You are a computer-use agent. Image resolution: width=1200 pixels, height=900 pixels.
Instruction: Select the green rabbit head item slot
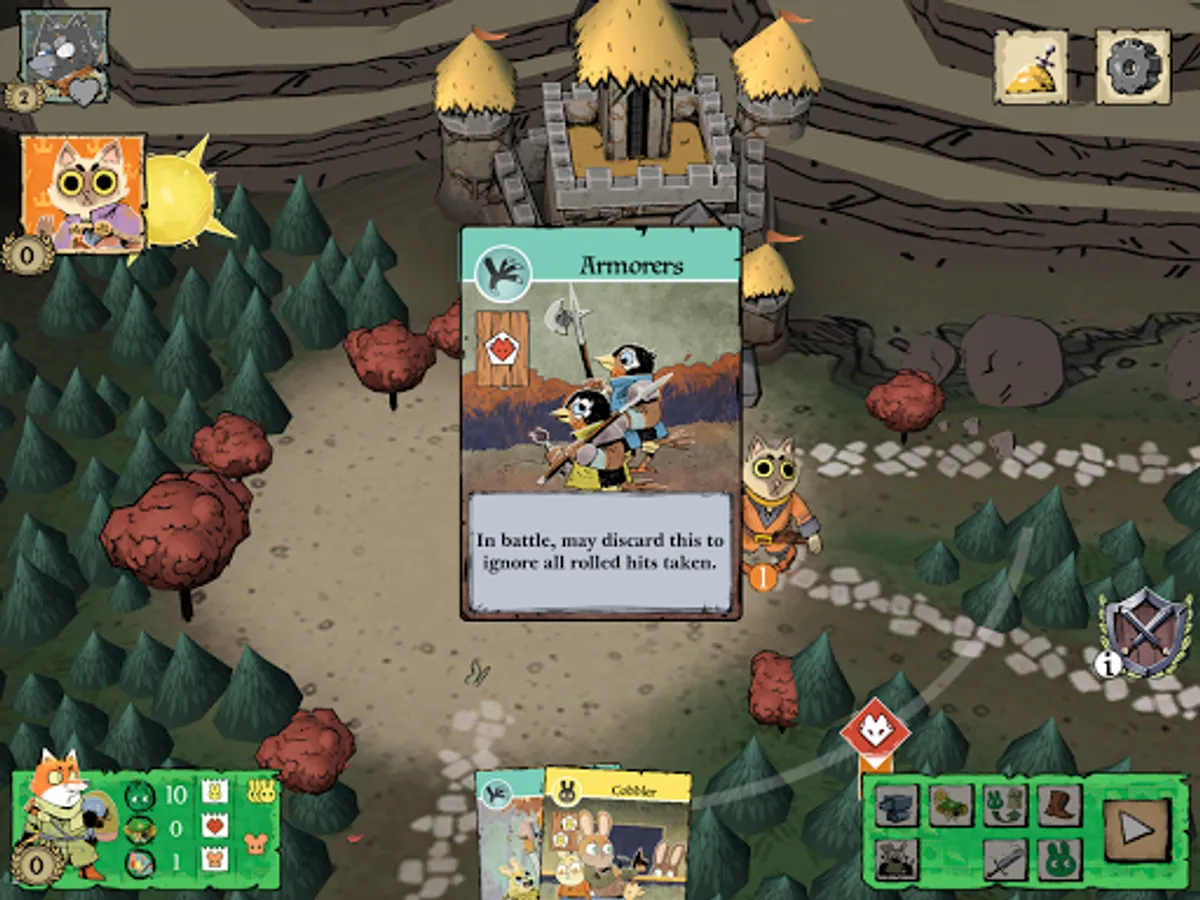click(1058, 858)
